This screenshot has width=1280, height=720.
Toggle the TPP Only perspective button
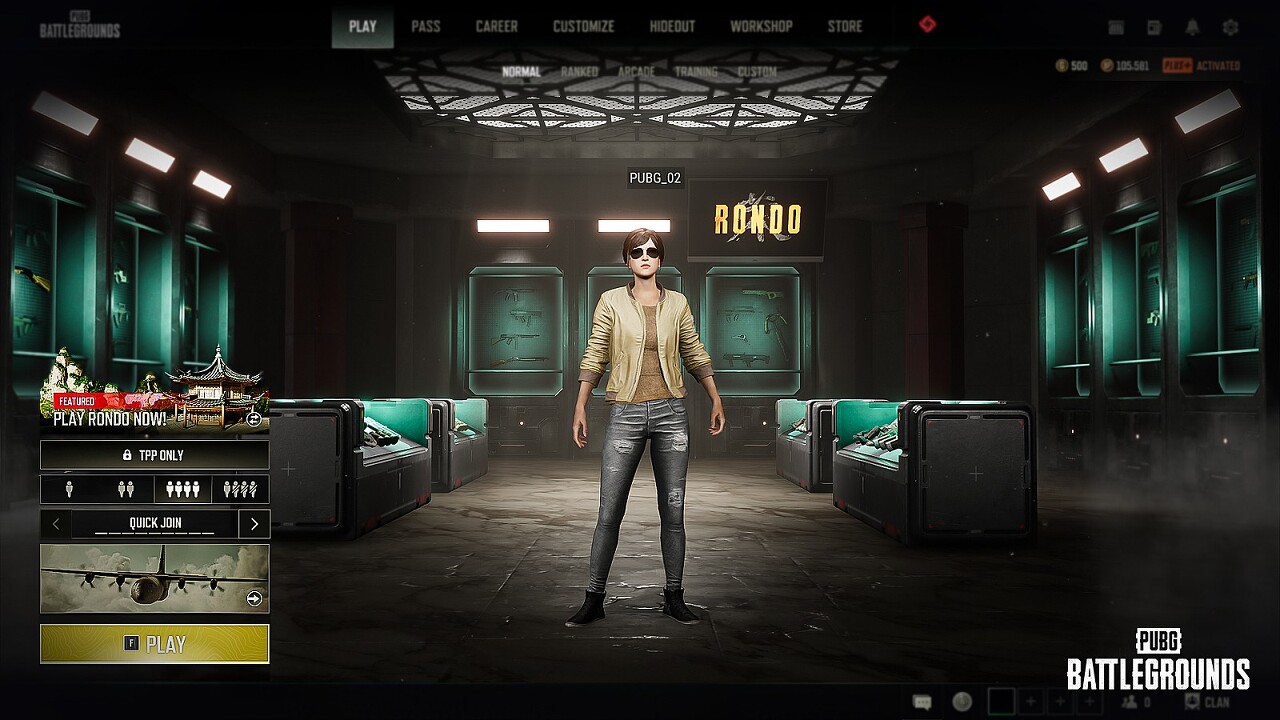154,455
